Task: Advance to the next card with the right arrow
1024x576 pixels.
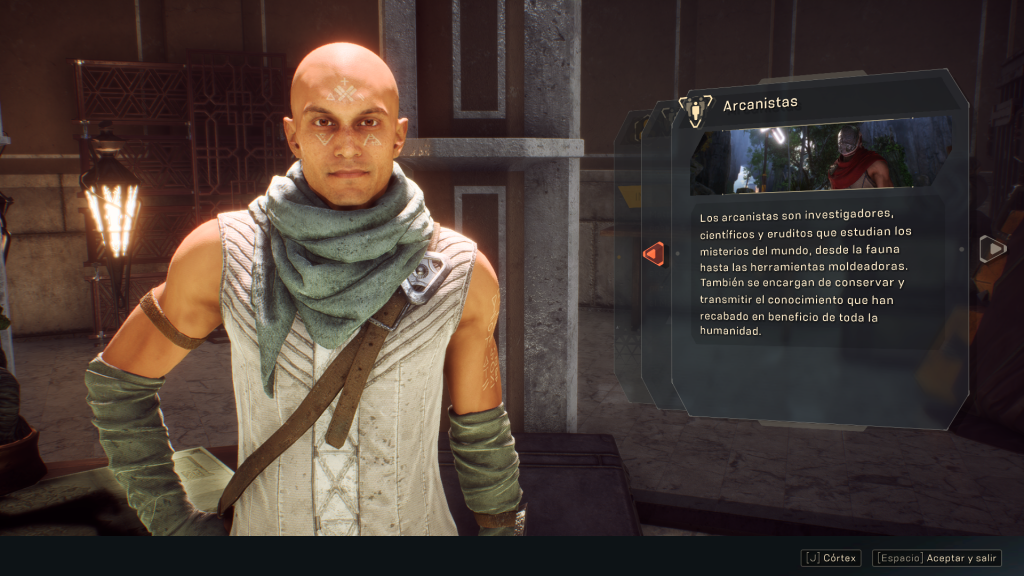Action: click(x=992, y=249)
